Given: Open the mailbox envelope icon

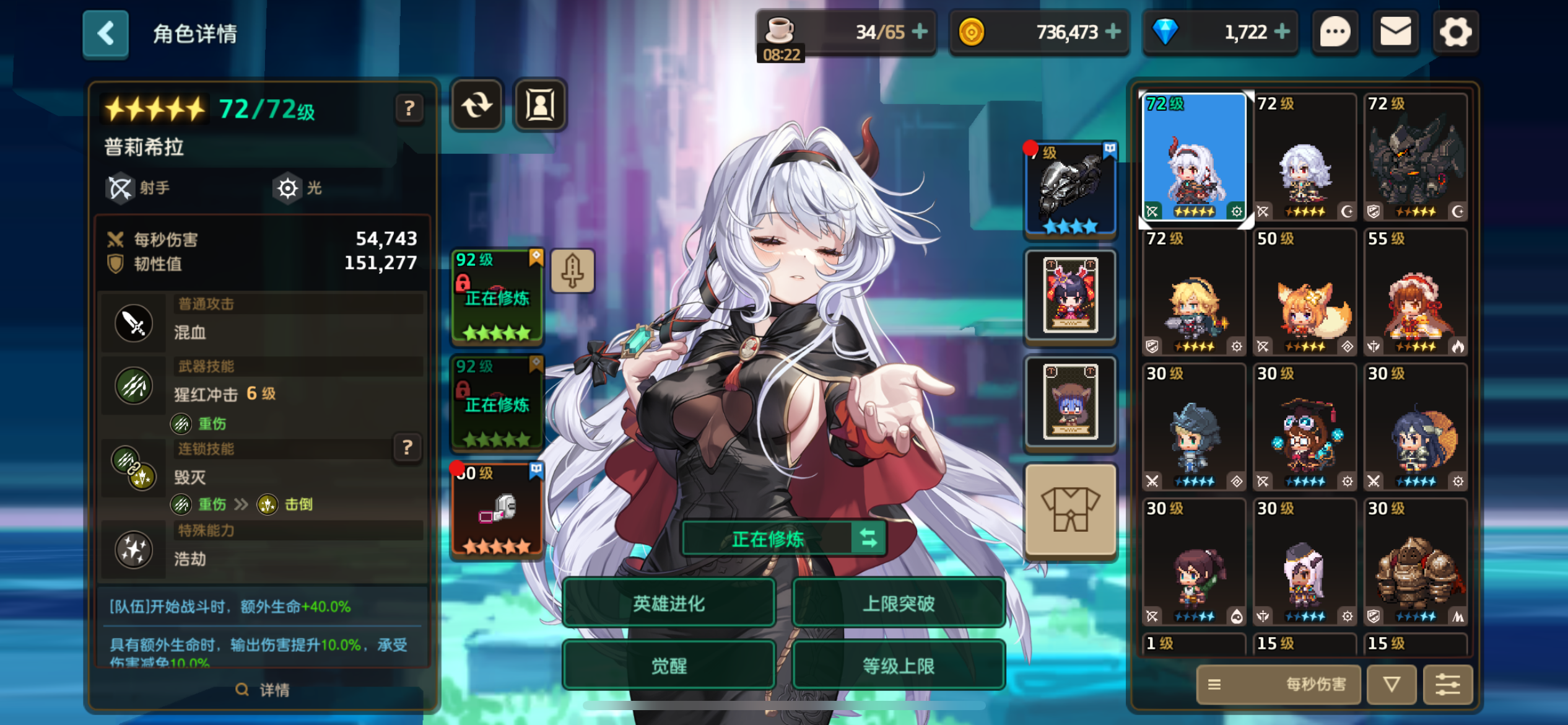Looking at the screenshot, I should pyautogui.click(x=1395, y=32).
